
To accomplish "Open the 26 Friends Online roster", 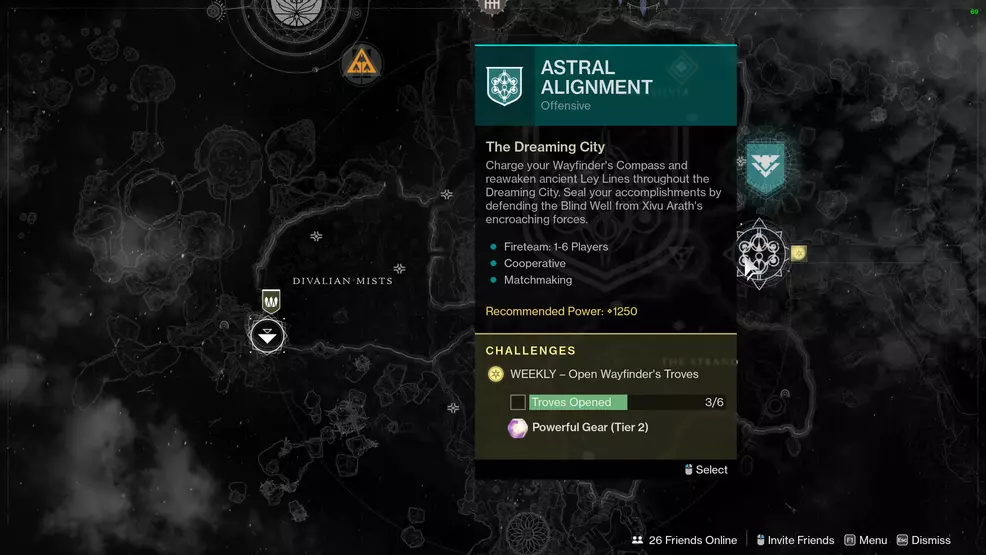I will 684,540.
